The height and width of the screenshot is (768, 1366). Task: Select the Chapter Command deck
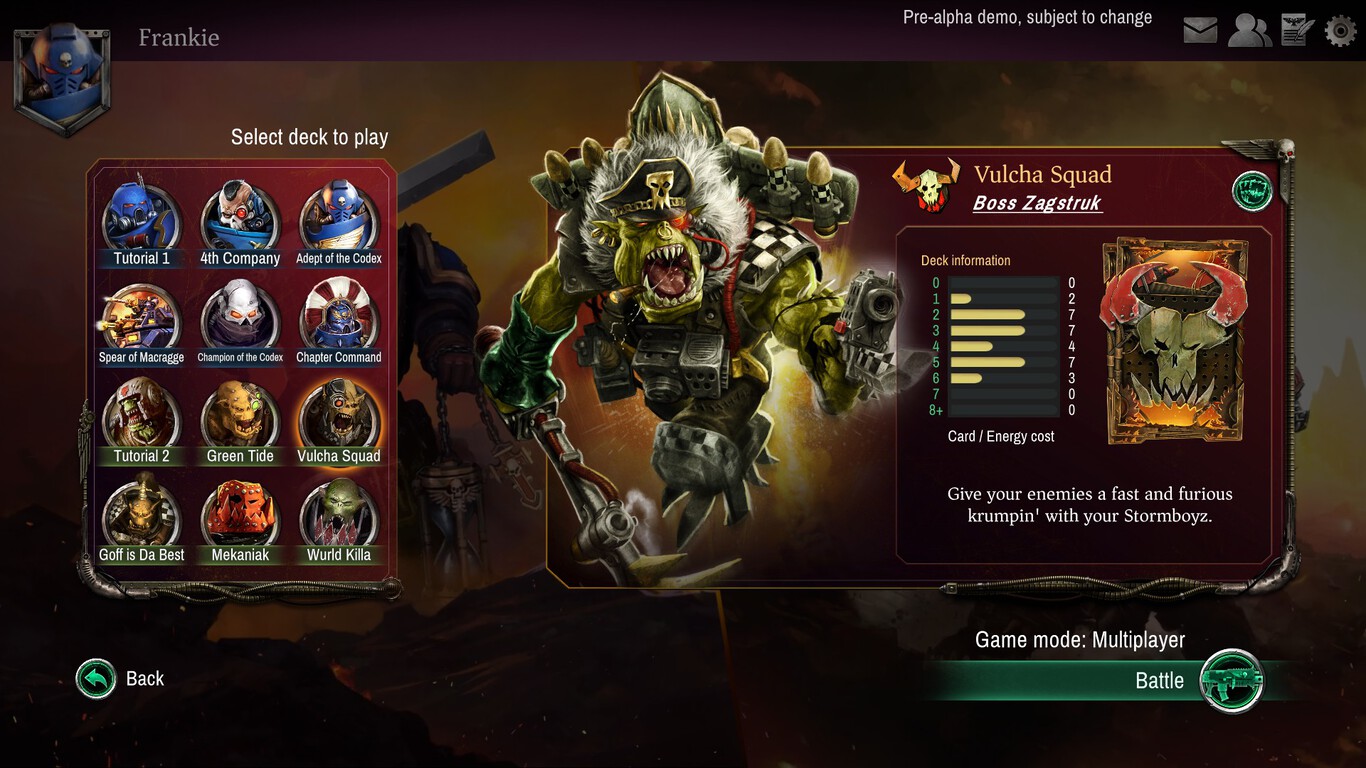tap(339, 313)
